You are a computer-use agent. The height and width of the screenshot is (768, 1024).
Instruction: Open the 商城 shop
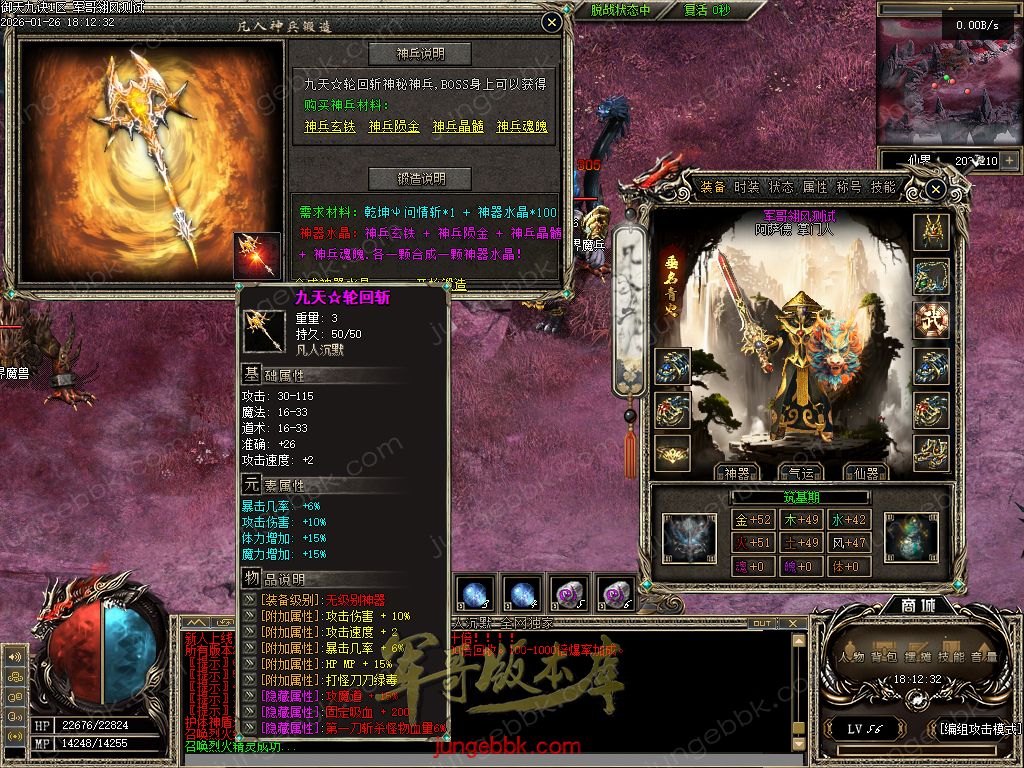coord(919,607)
